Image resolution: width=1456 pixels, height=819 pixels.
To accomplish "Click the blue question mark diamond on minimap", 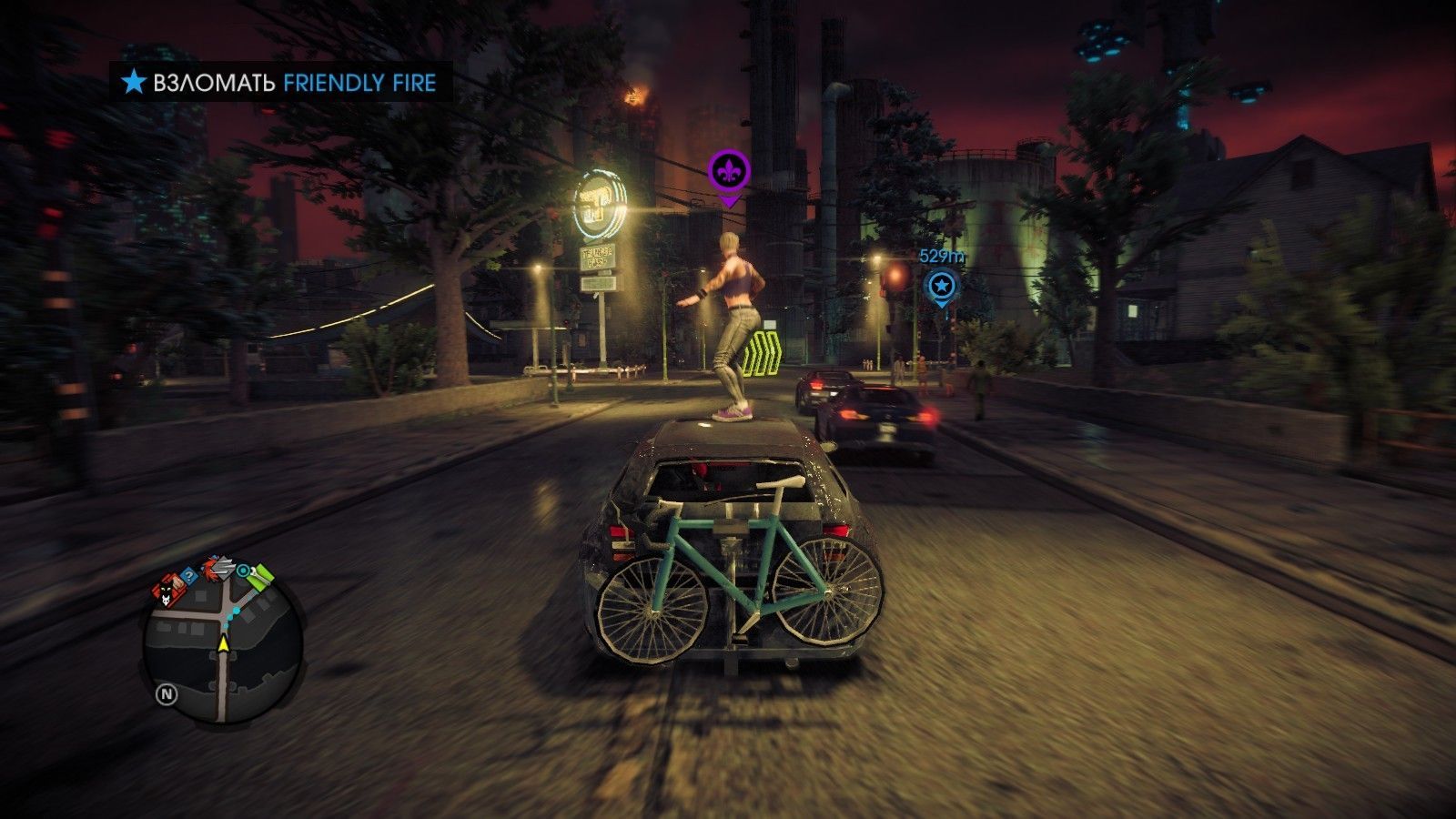I will (189, 575).
